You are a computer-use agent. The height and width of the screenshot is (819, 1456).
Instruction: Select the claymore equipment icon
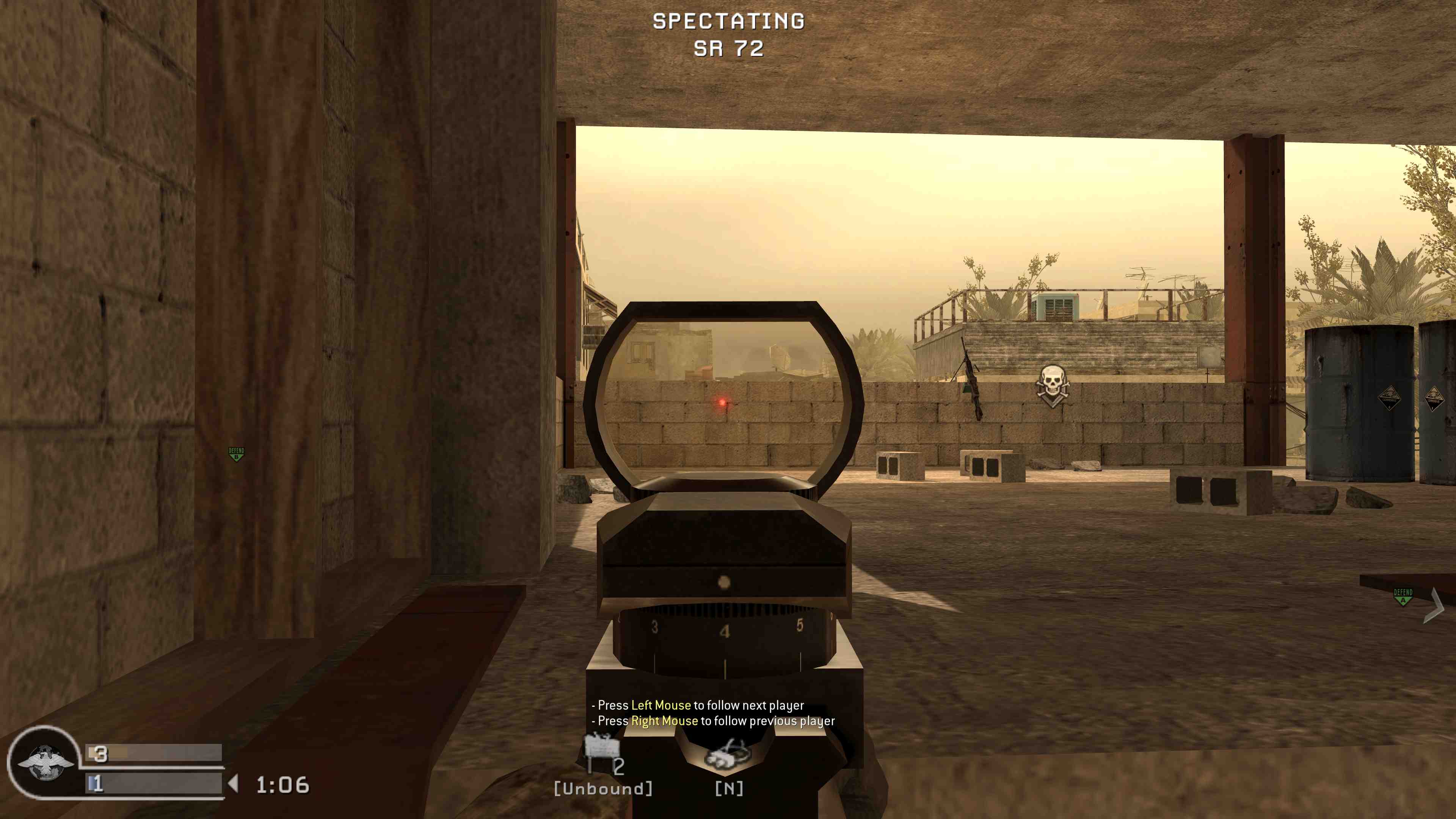pos(601,747)
